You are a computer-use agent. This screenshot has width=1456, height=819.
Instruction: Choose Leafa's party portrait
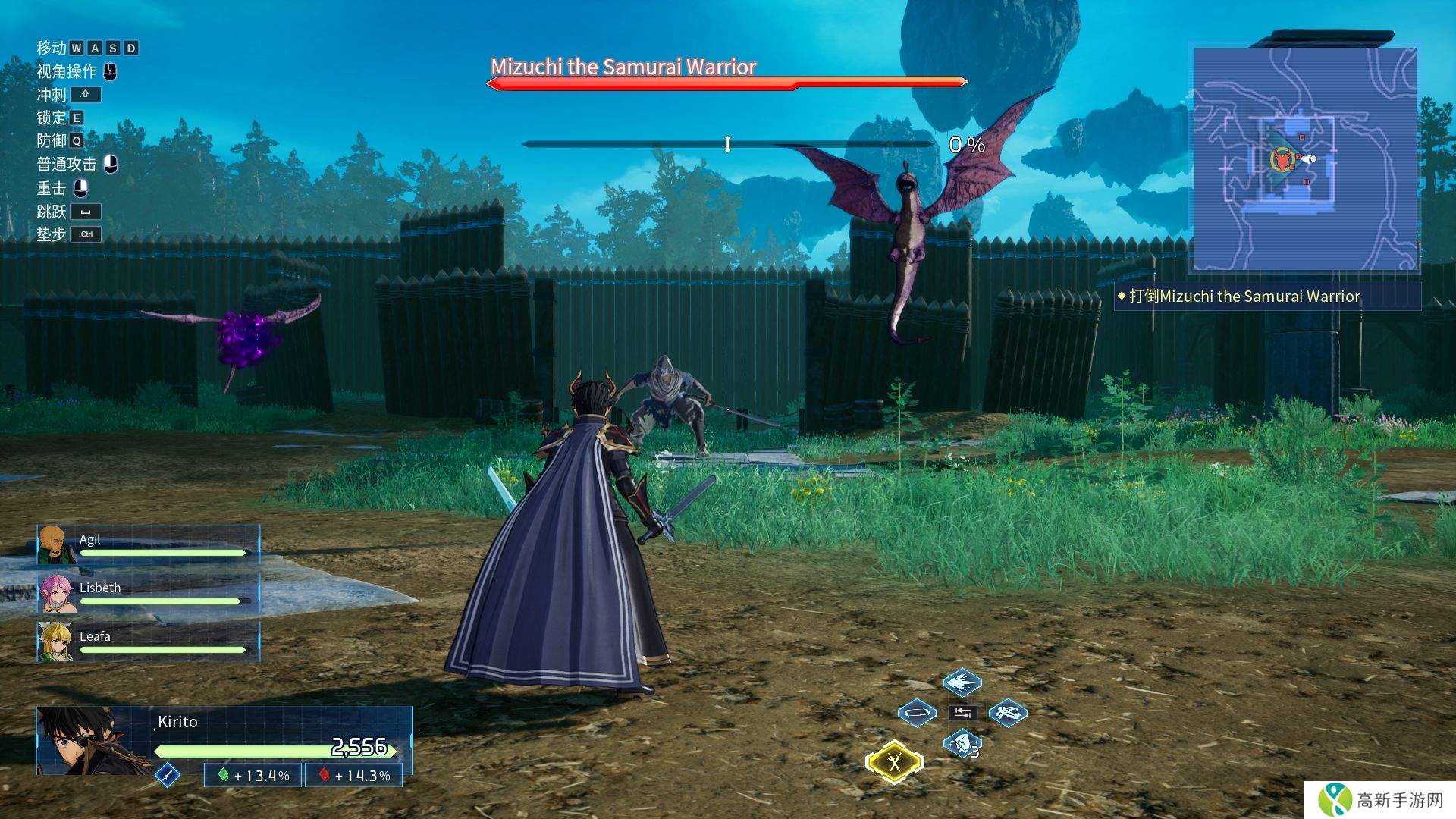(x=55, y=641)
